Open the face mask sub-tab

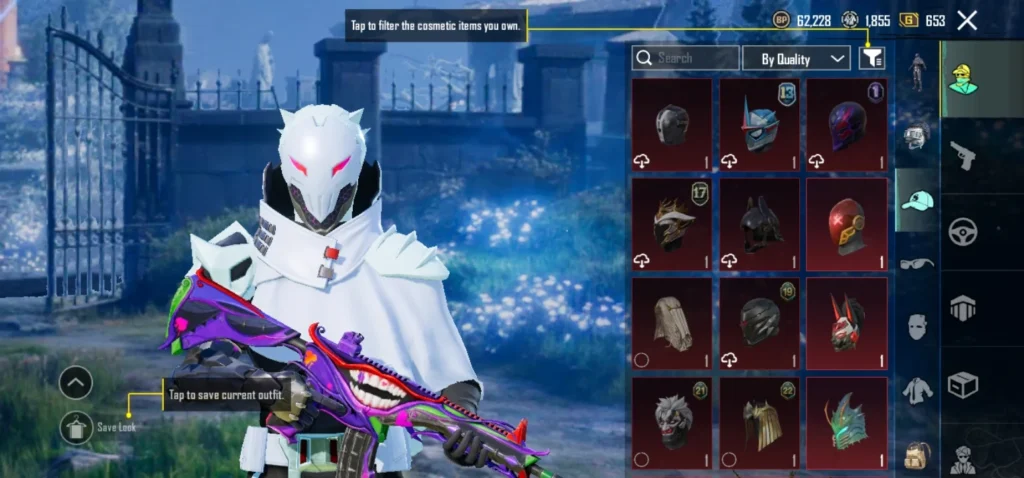[917, 326]
